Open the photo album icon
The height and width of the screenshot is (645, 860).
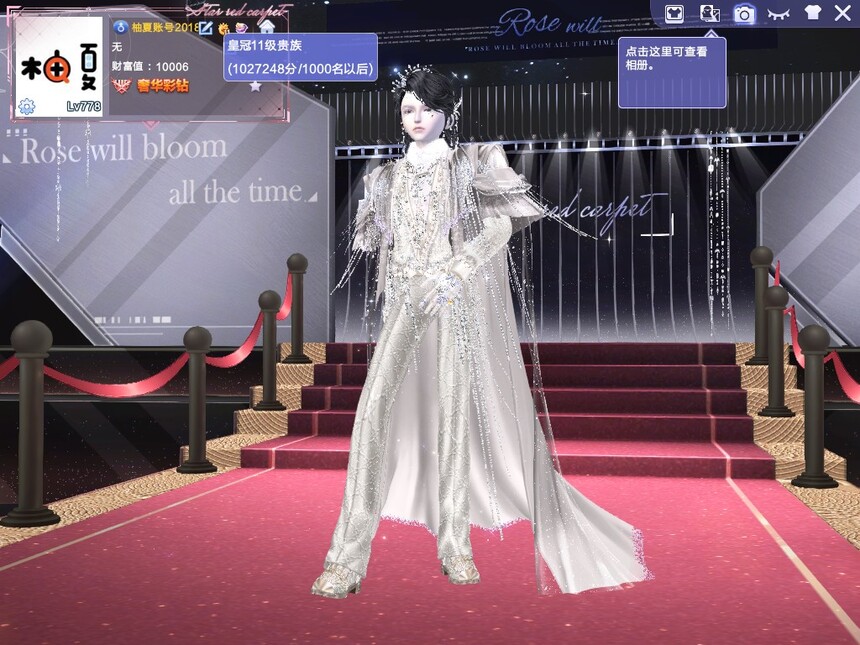(x=710, y=13)
